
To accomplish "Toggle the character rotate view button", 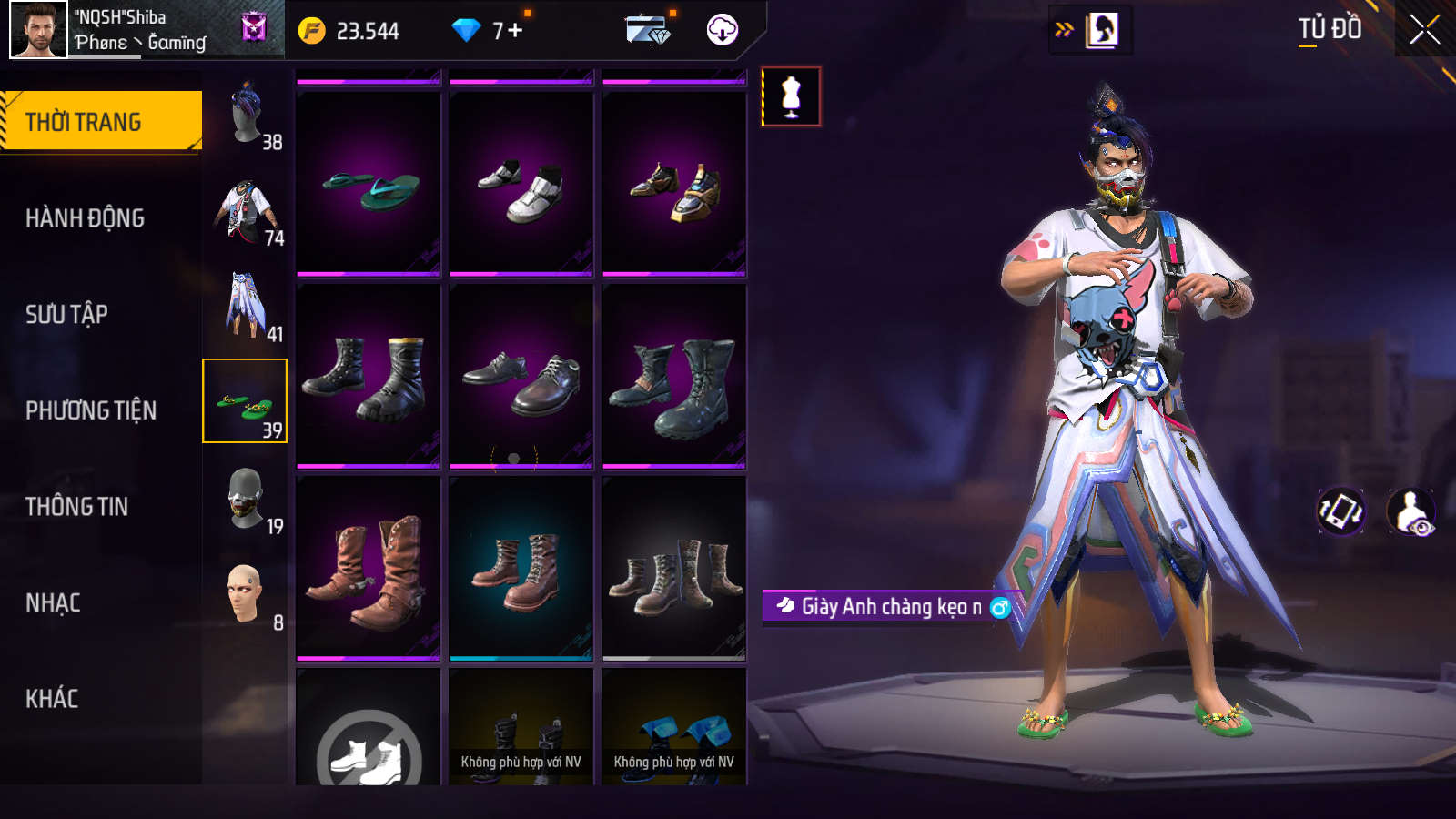I will pyautogui.click(x=1341, y=511).
